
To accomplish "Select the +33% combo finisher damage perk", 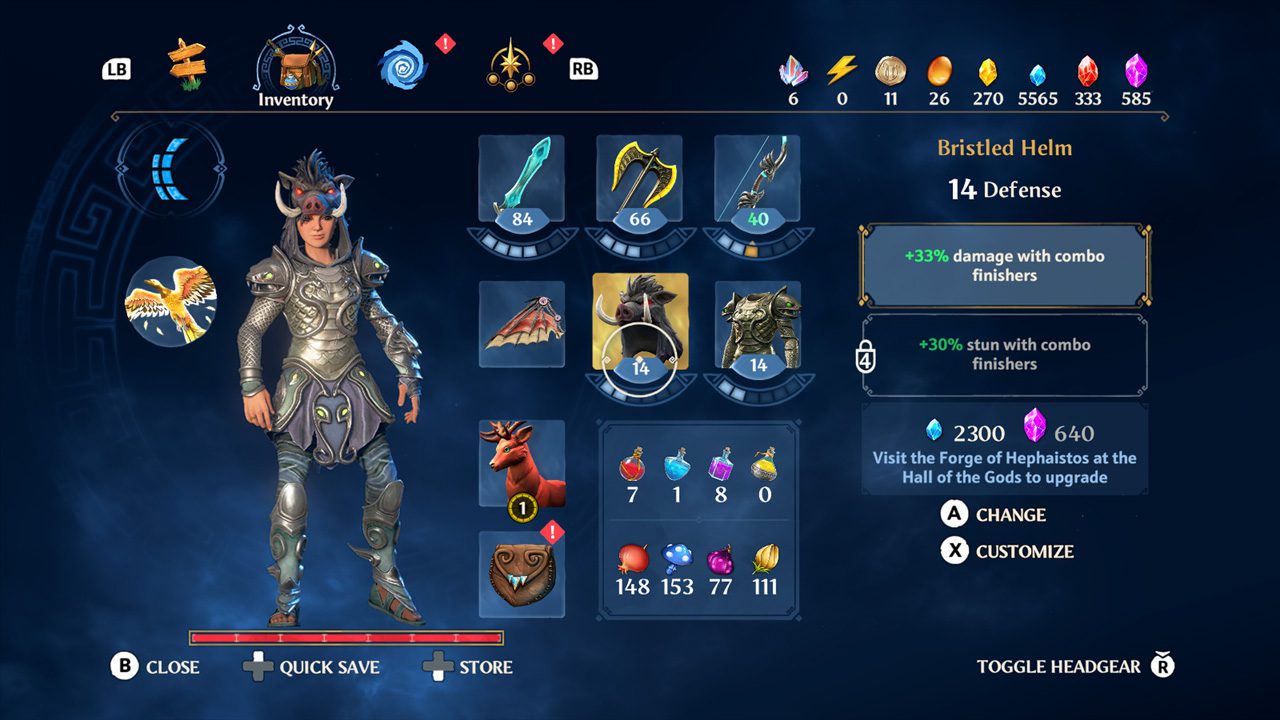I will (x=1004, y=265).
